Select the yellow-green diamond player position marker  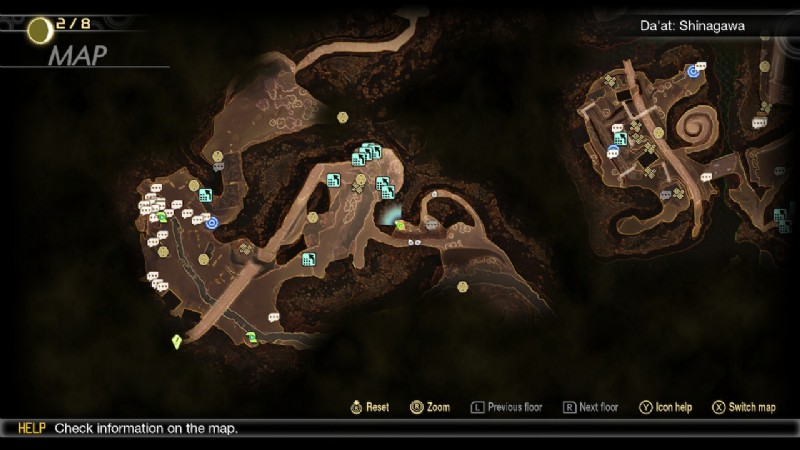coord(177,342)
